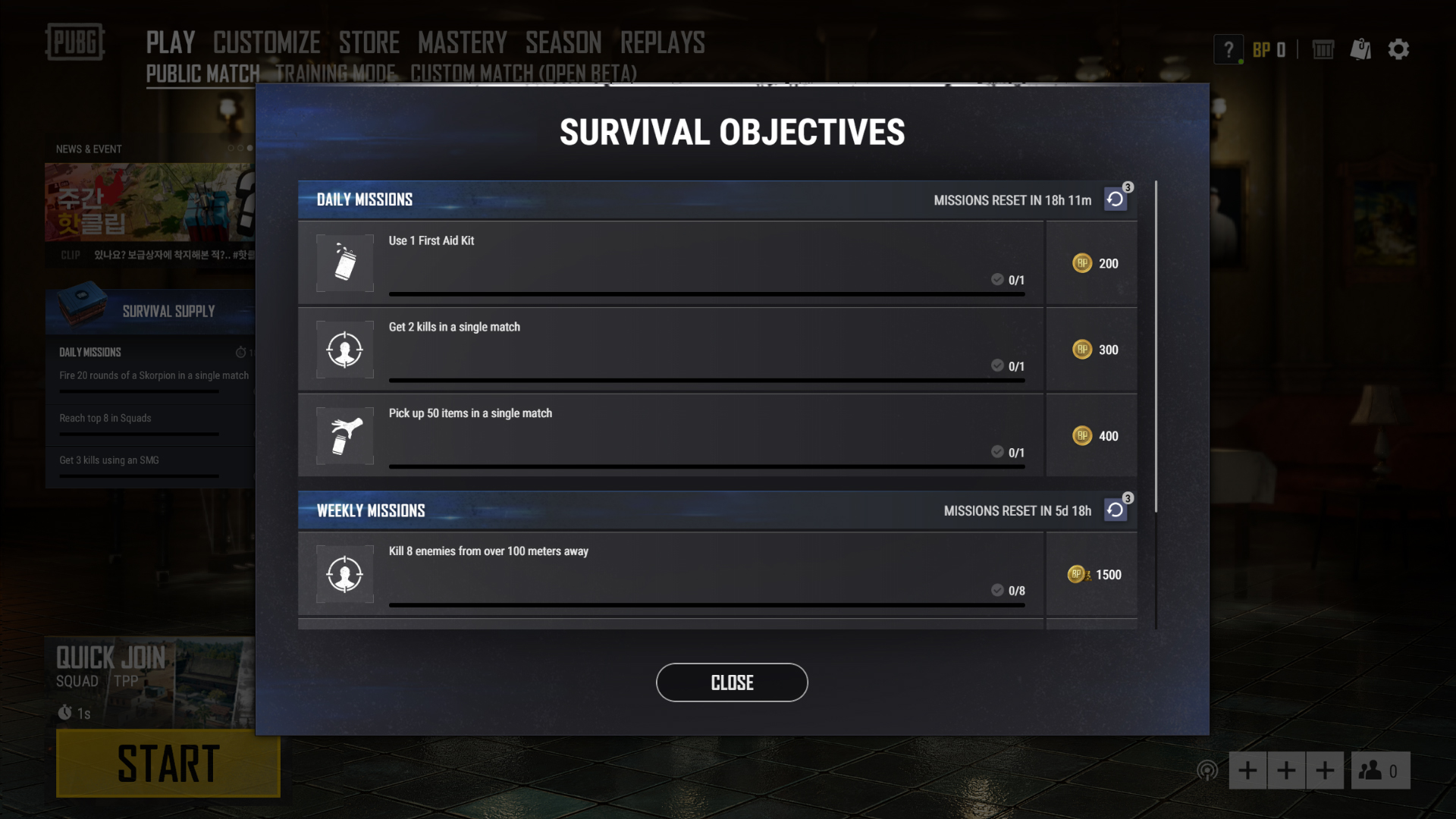The image size is (1456, 819).
Task: Click the First Aid Kit mission icon
Action: [344, 262]
